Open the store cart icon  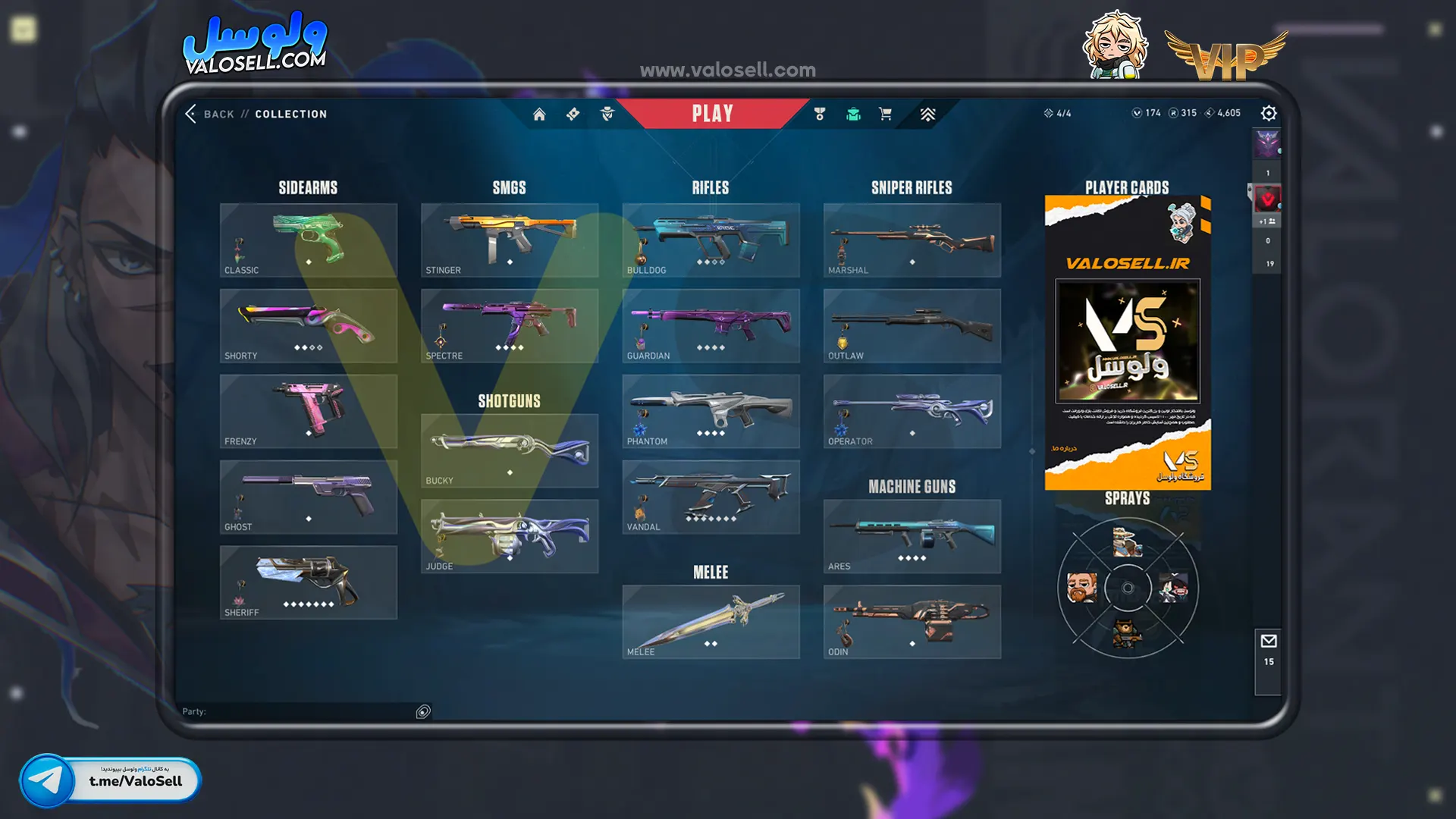[x=885, y=114]
